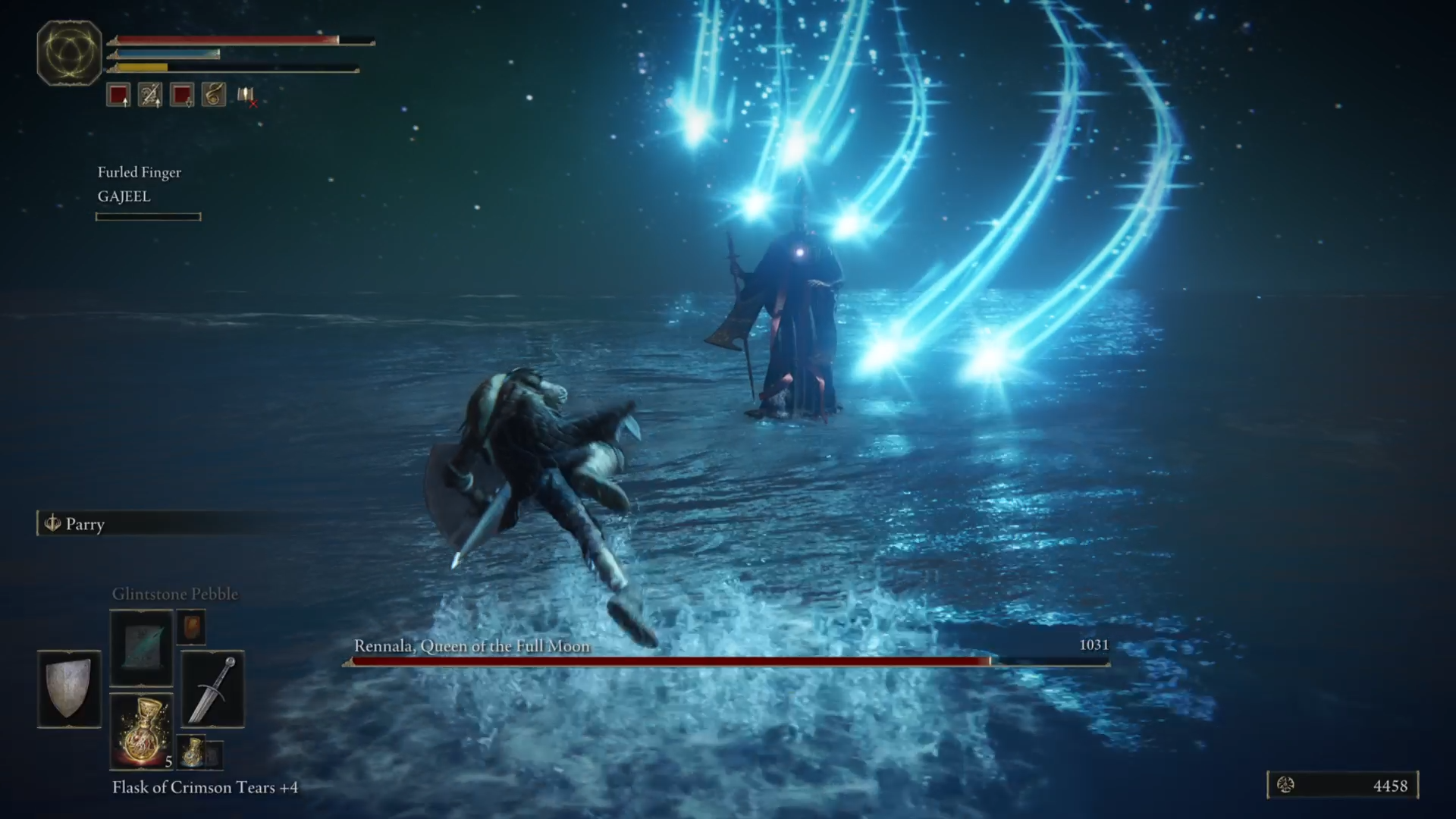
Task: Click the Glintstone Pebble spell name label
Action: [176, 594]
